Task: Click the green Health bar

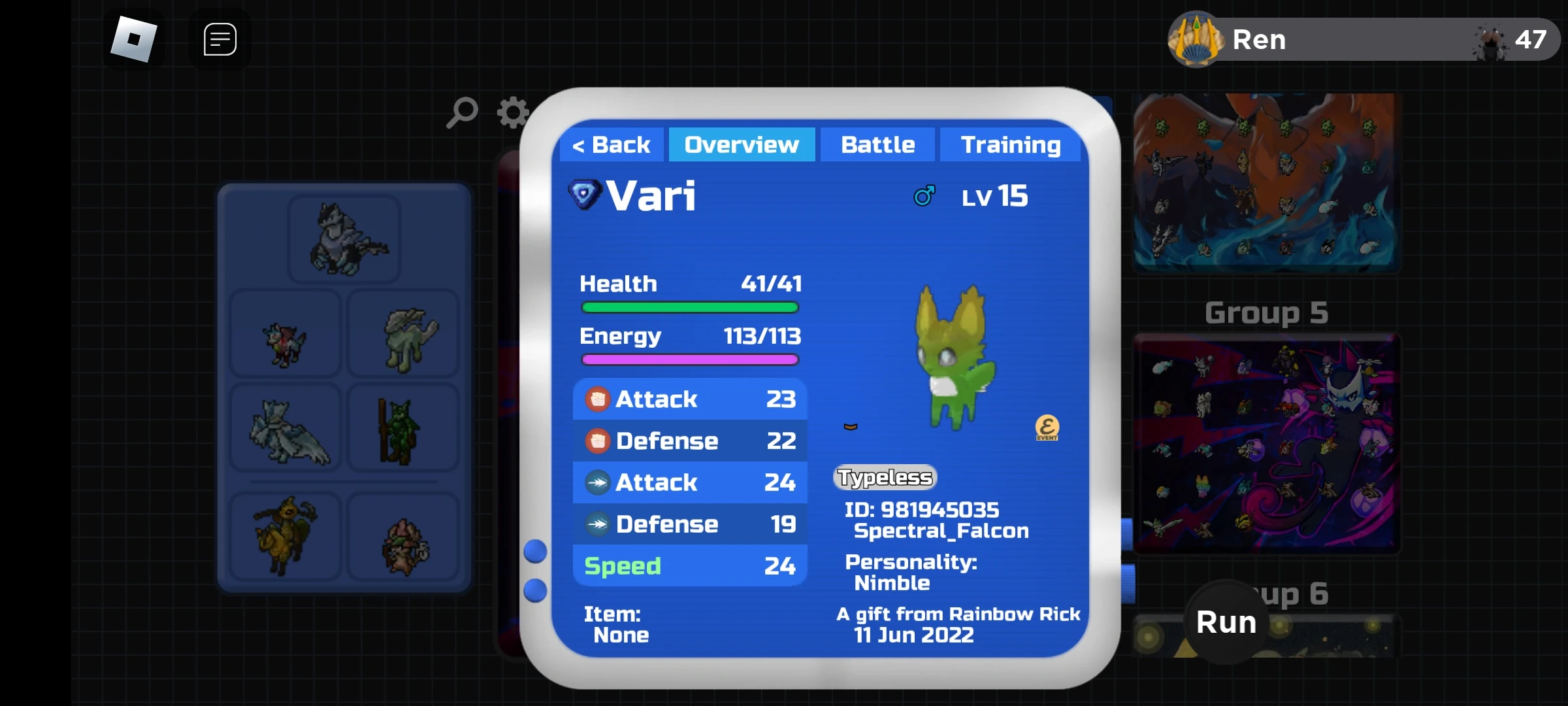Action: pos(689,307)
